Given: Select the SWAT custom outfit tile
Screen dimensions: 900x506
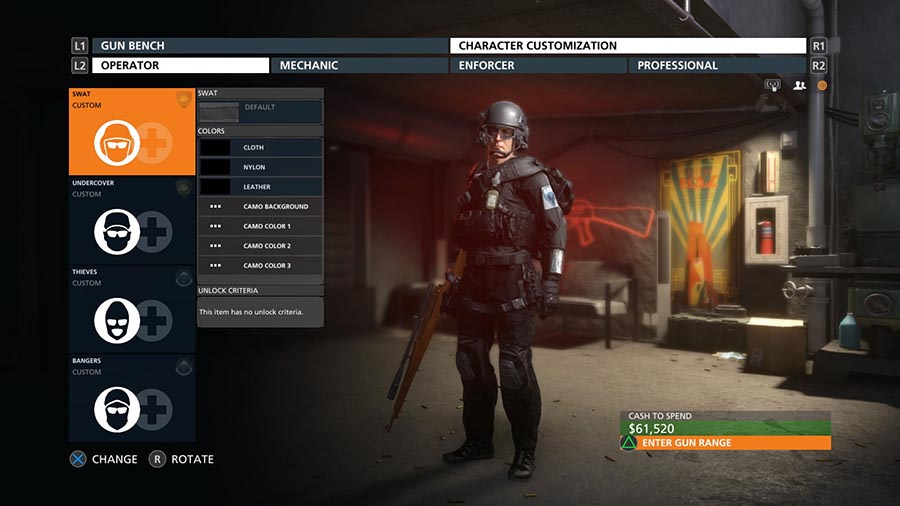Looking at the screenshot, I should click(x=132, y=132).
